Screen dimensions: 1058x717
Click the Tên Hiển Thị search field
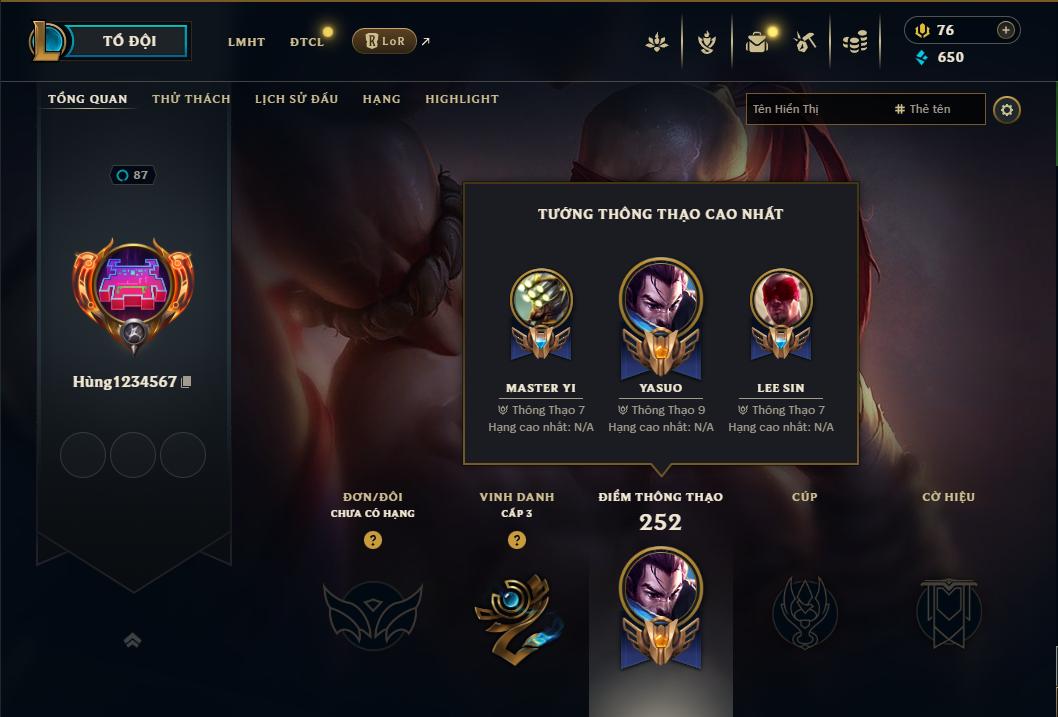click(815, 109)
